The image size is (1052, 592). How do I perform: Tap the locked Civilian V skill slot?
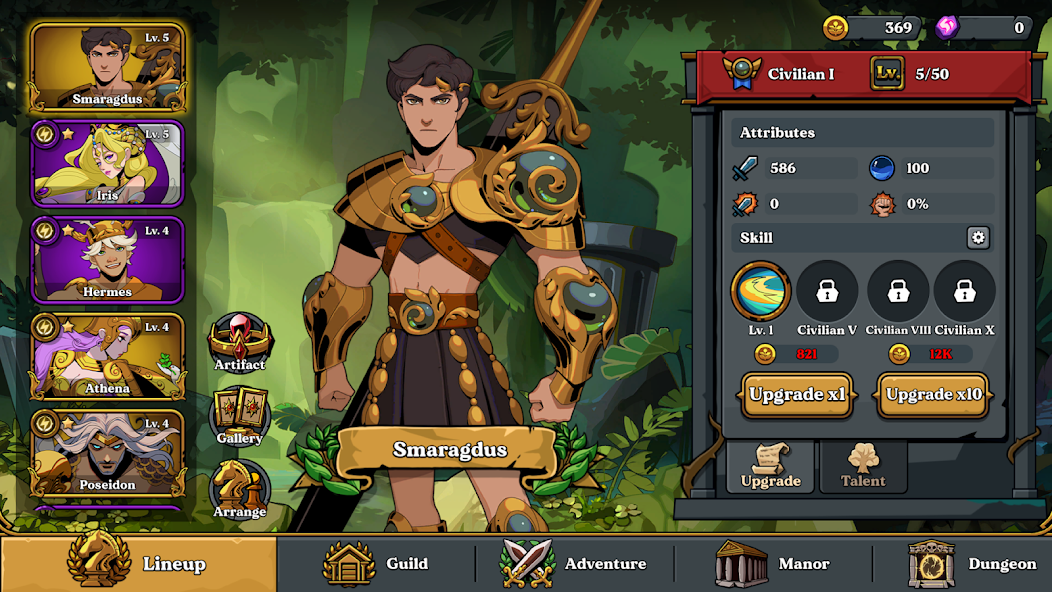827,291
